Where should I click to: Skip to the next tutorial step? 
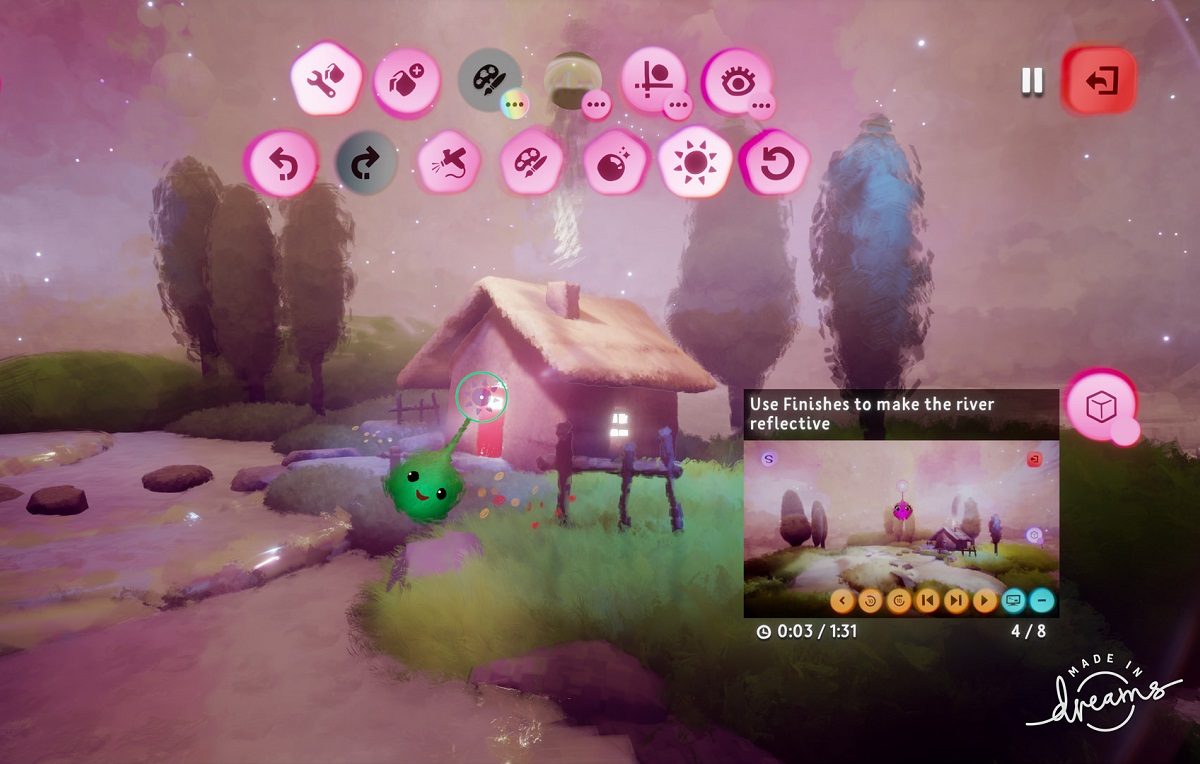pyautogui.click(x=956, y=601)
